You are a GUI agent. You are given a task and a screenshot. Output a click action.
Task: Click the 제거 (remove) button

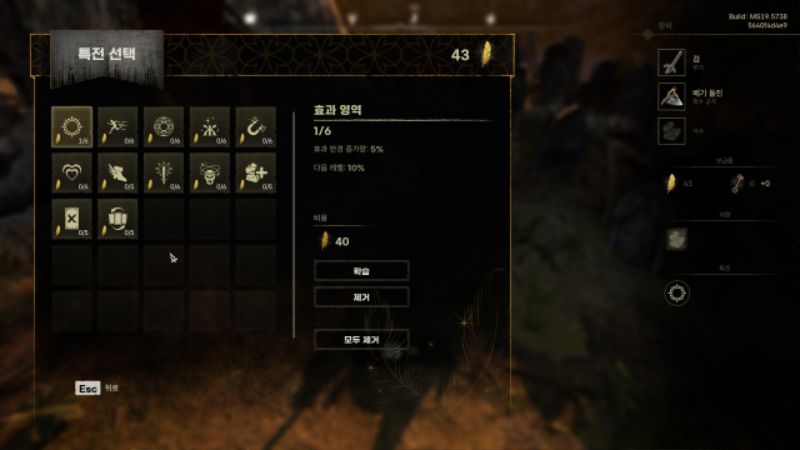point(361,296)
